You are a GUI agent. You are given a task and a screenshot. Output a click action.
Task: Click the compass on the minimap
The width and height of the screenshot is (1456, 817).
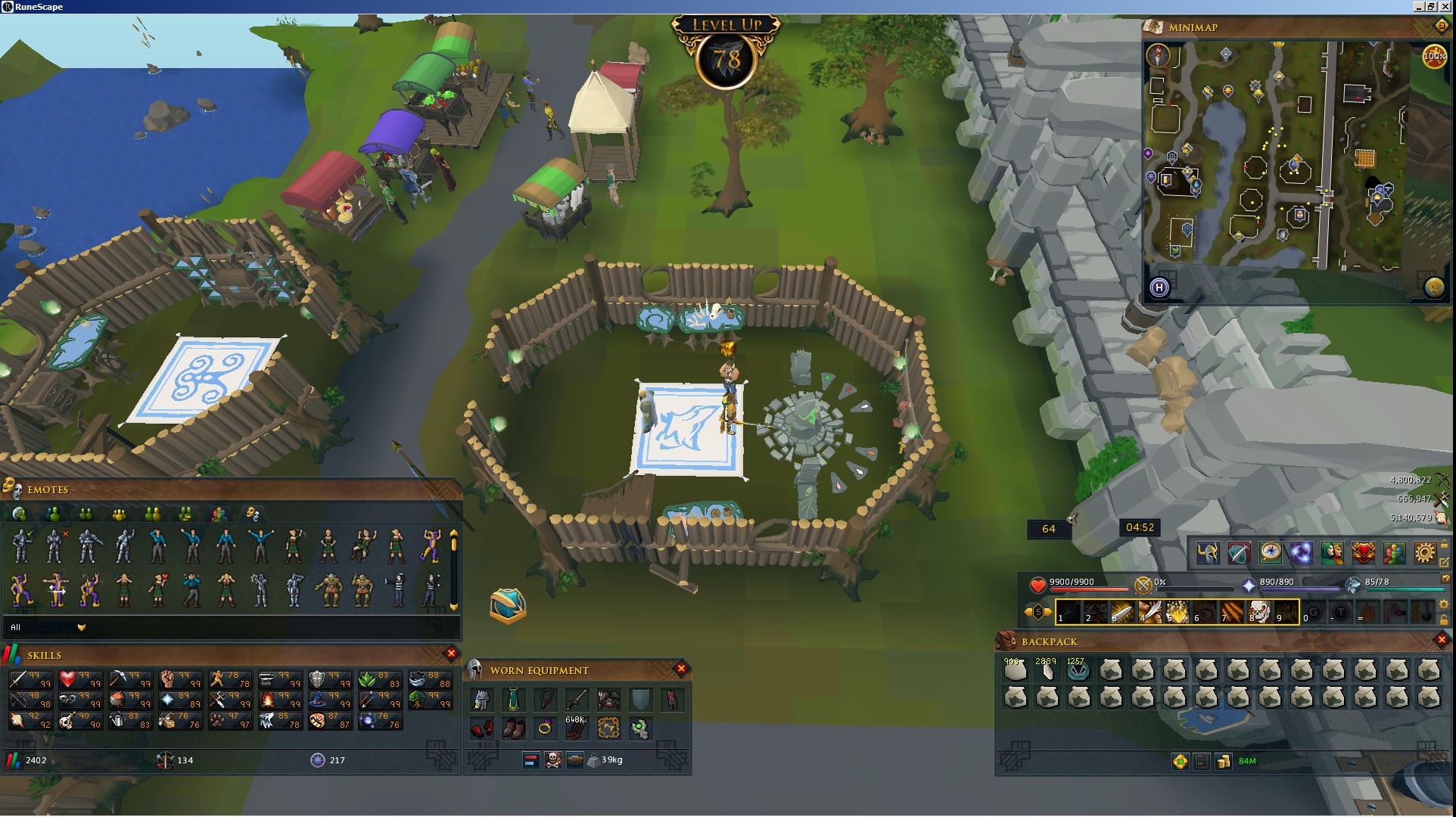tap(1159, 54)
